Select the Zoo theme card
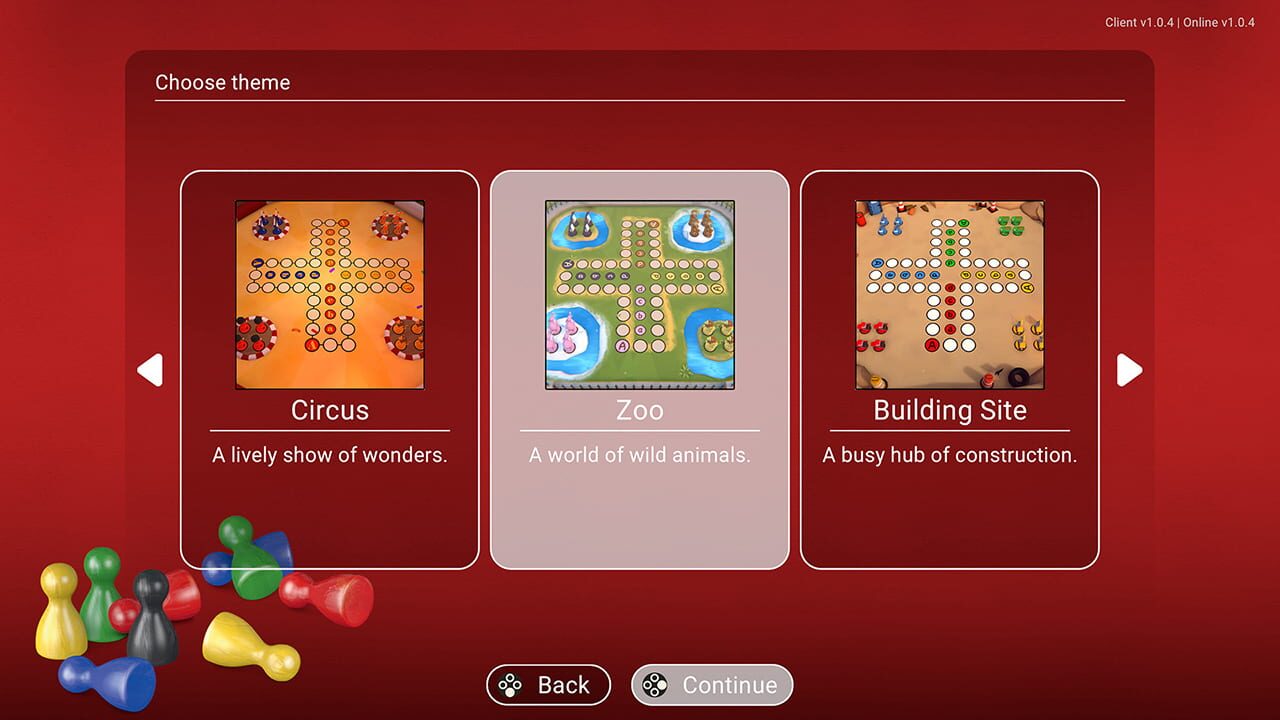Screen dimensions: 1280x720 (x=640, y=370)
